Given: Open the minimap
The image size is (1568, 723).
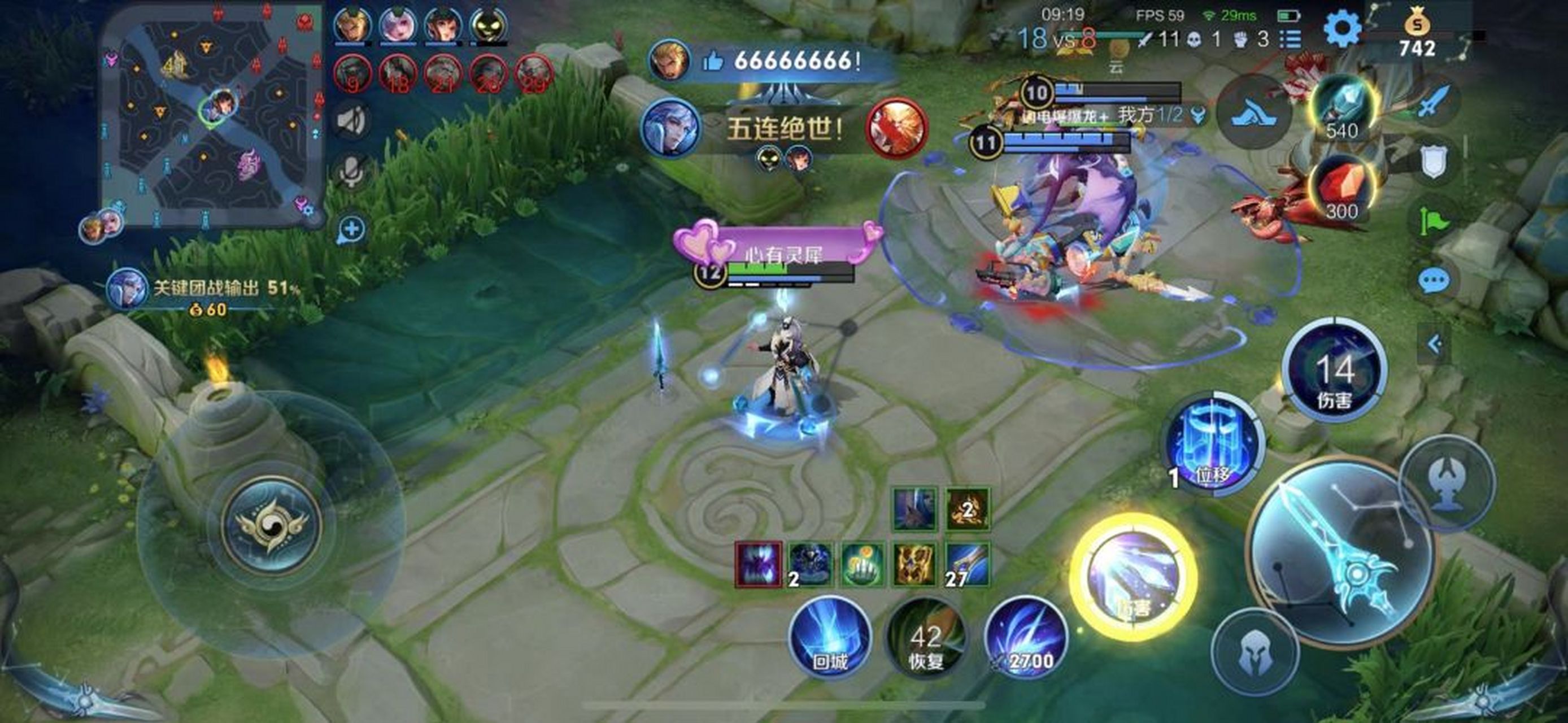Looking at the screenshot, I should tap(212, 116).
